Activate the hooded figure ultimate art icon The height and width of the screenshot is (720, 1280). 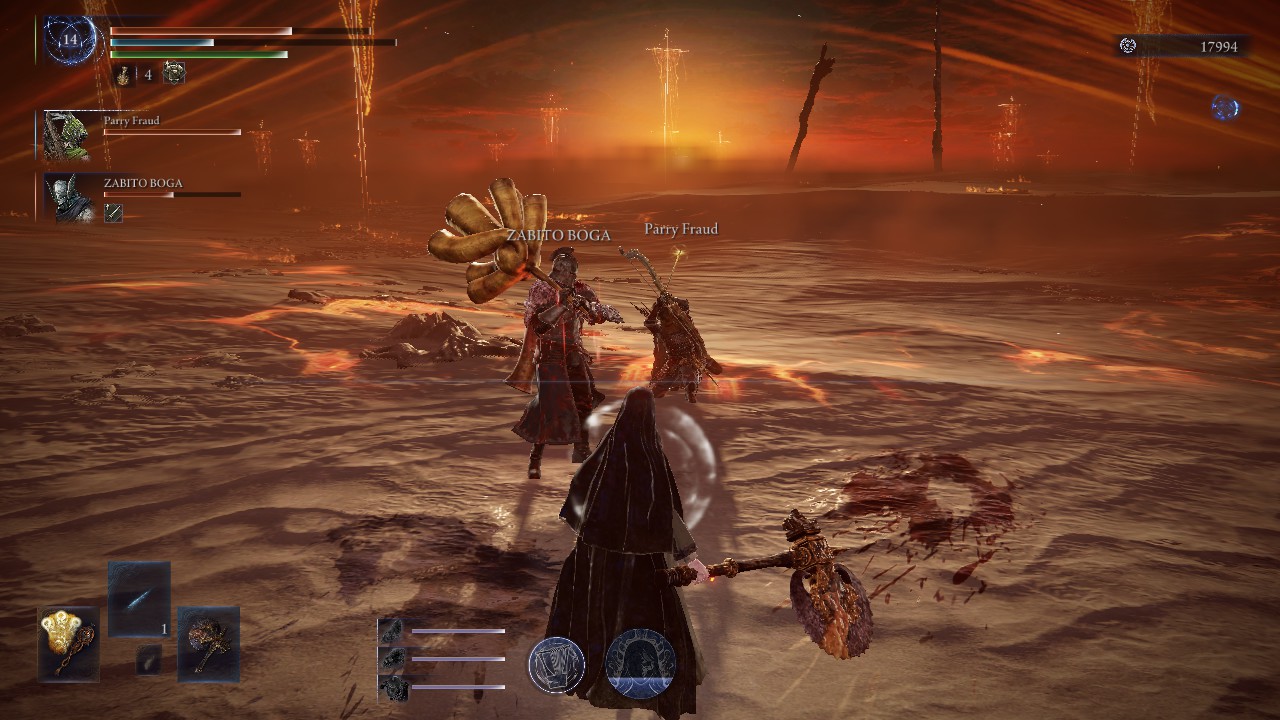click(x=640, y=664)
